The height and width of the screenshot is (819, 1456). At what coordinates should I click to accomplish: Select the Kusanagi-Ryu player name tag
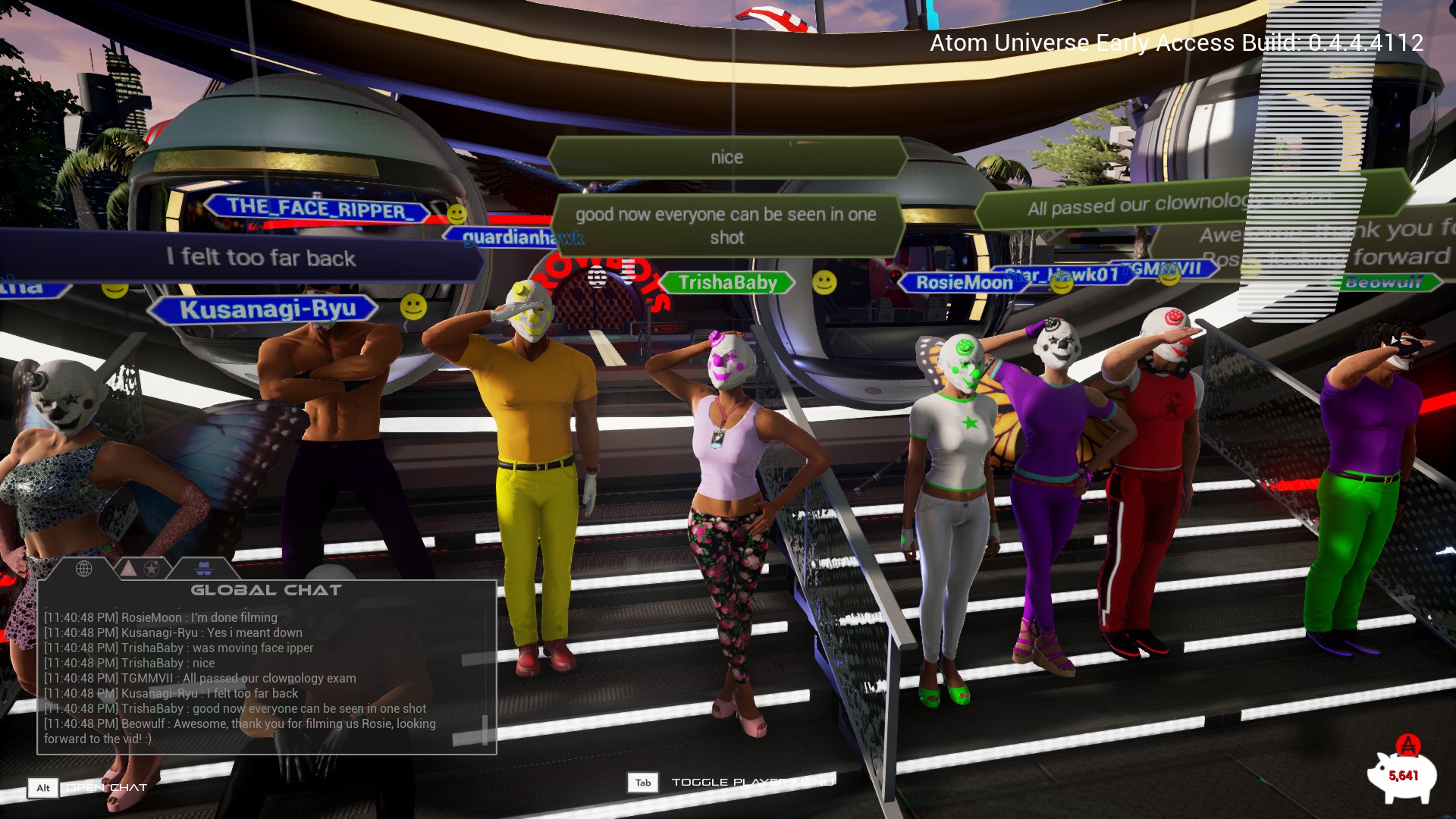coord(267,309)
